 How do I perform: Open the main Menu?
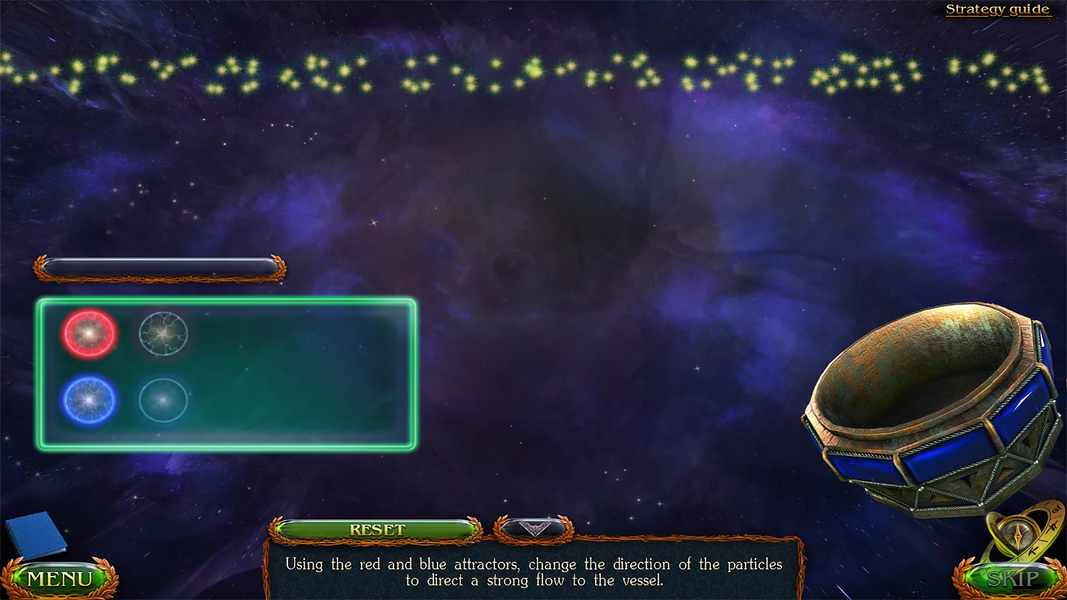coord(59,579)
